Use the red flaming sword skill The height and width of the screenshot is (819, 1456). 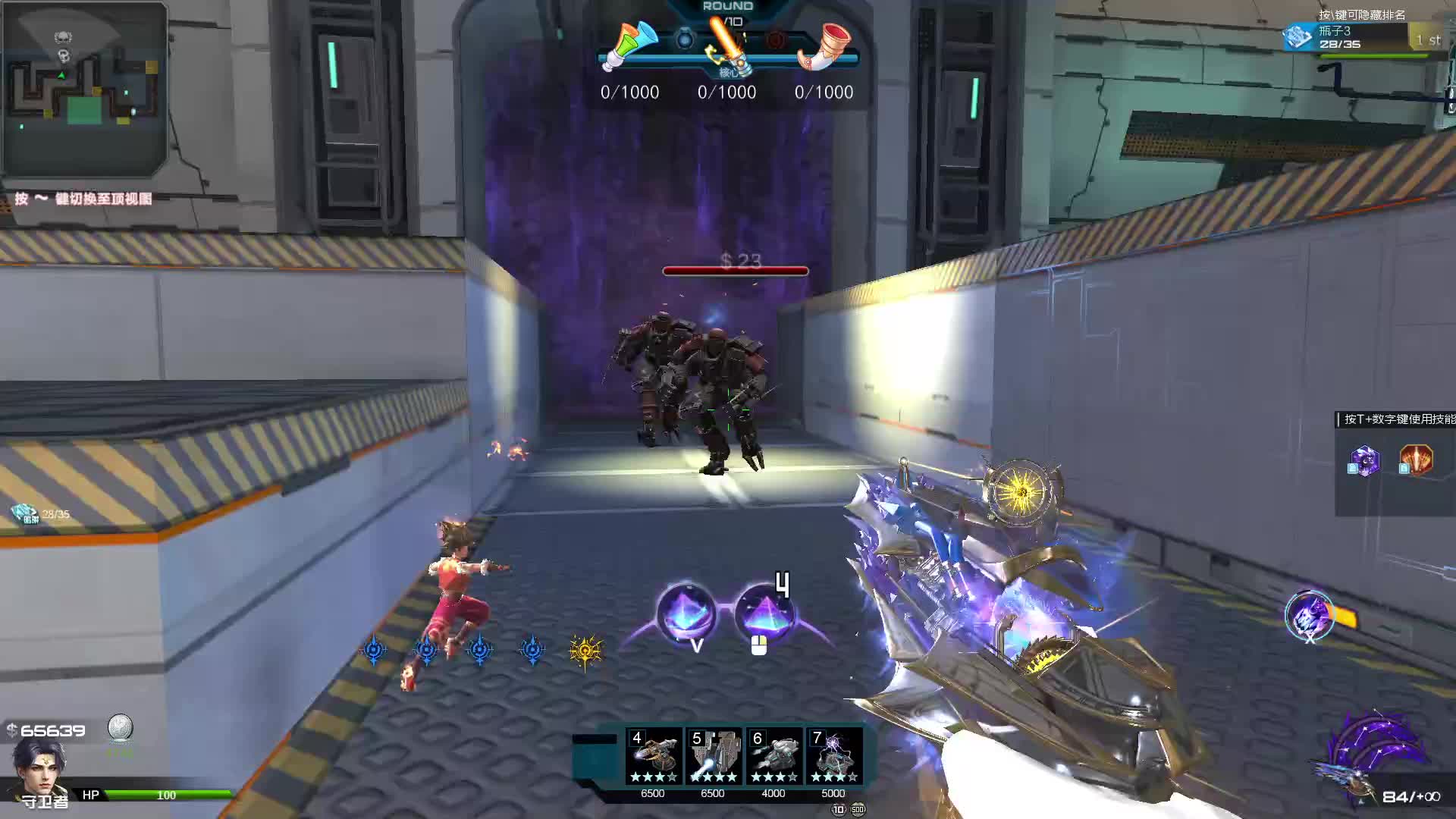click(1415, 460)
